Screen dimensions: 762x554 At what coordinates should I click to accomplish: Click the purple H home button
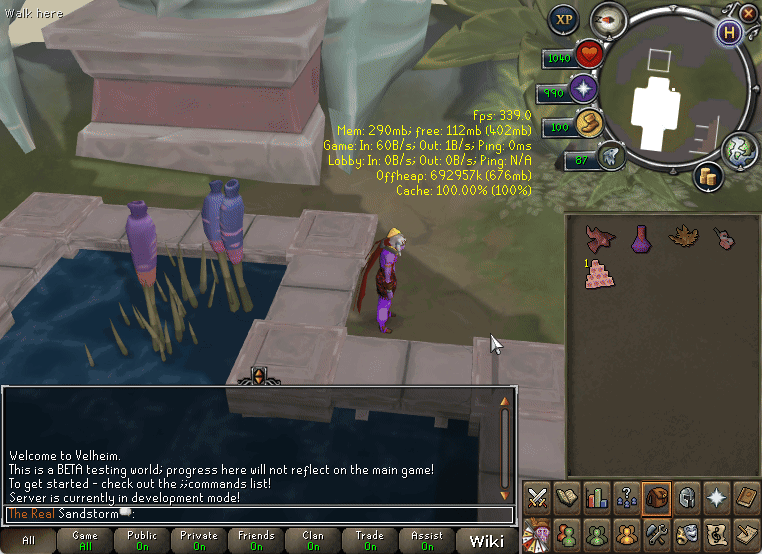tap(730, 30)
